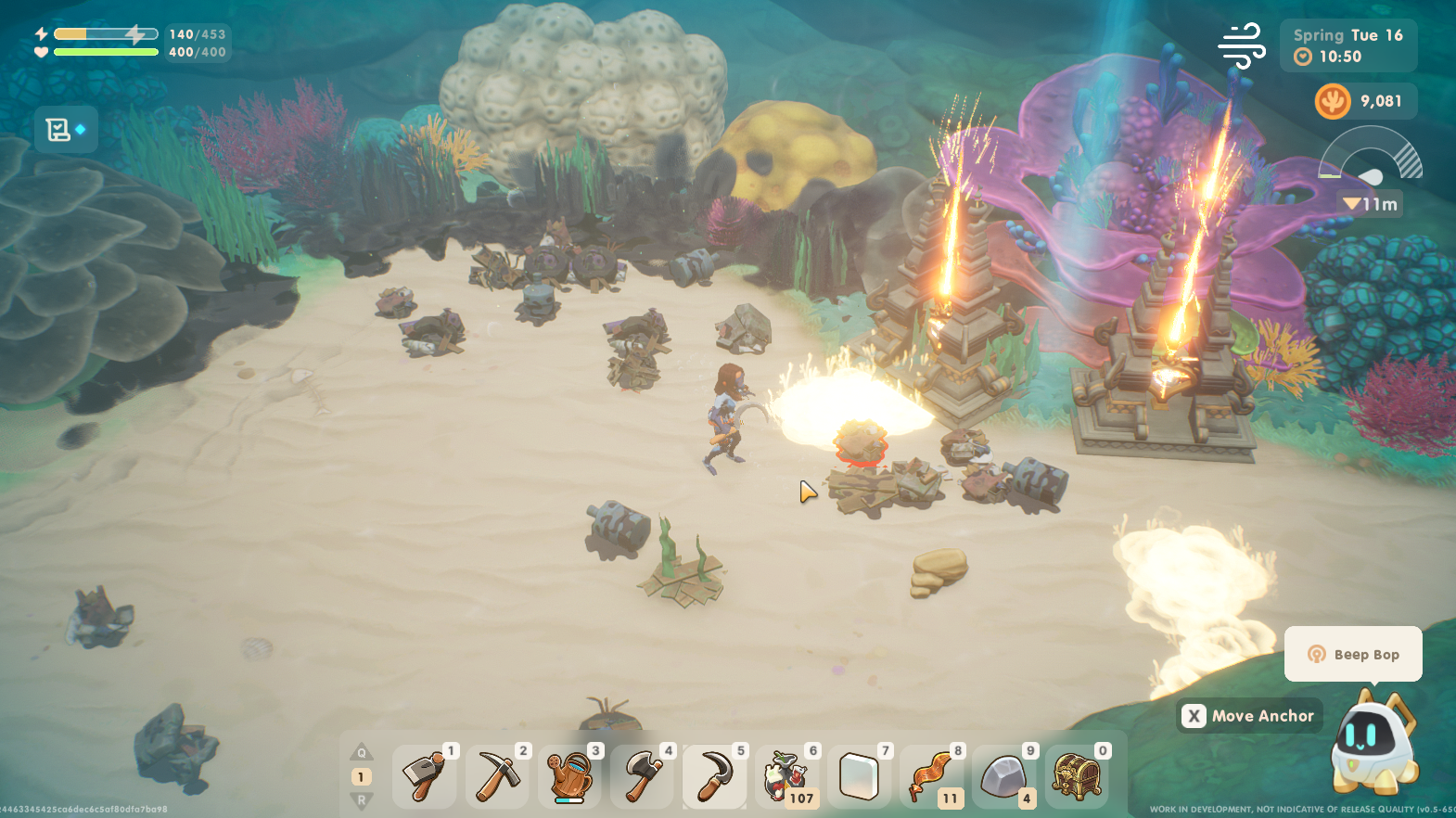Cycle hotbar row down with the R arrow
The width and height of the screenshot is (1456, 818).
pyautogui.click(x=362, y=799)
